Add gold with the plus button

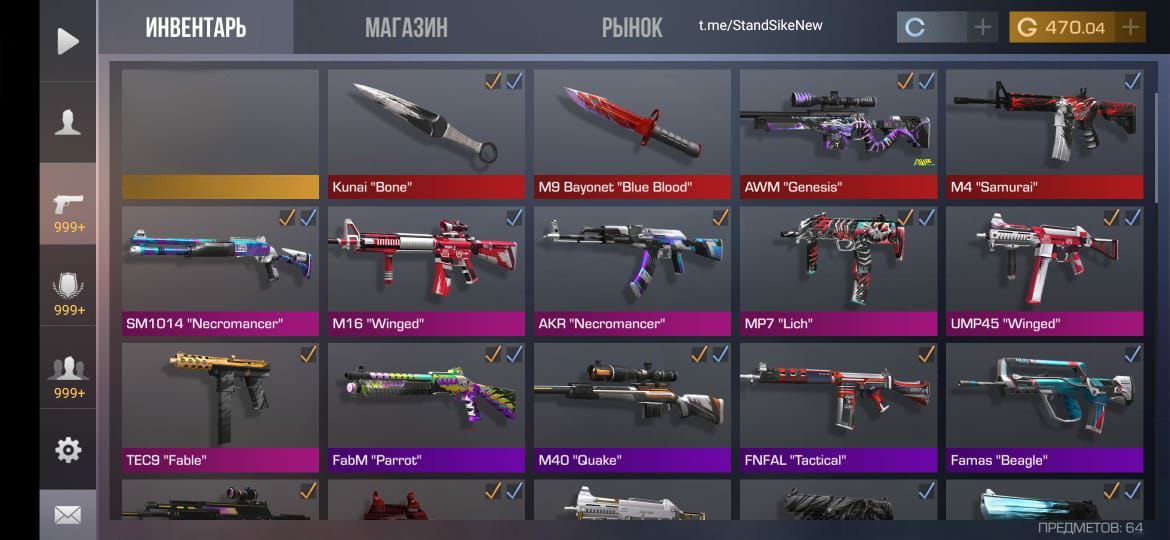click(x=1131, y=27)
